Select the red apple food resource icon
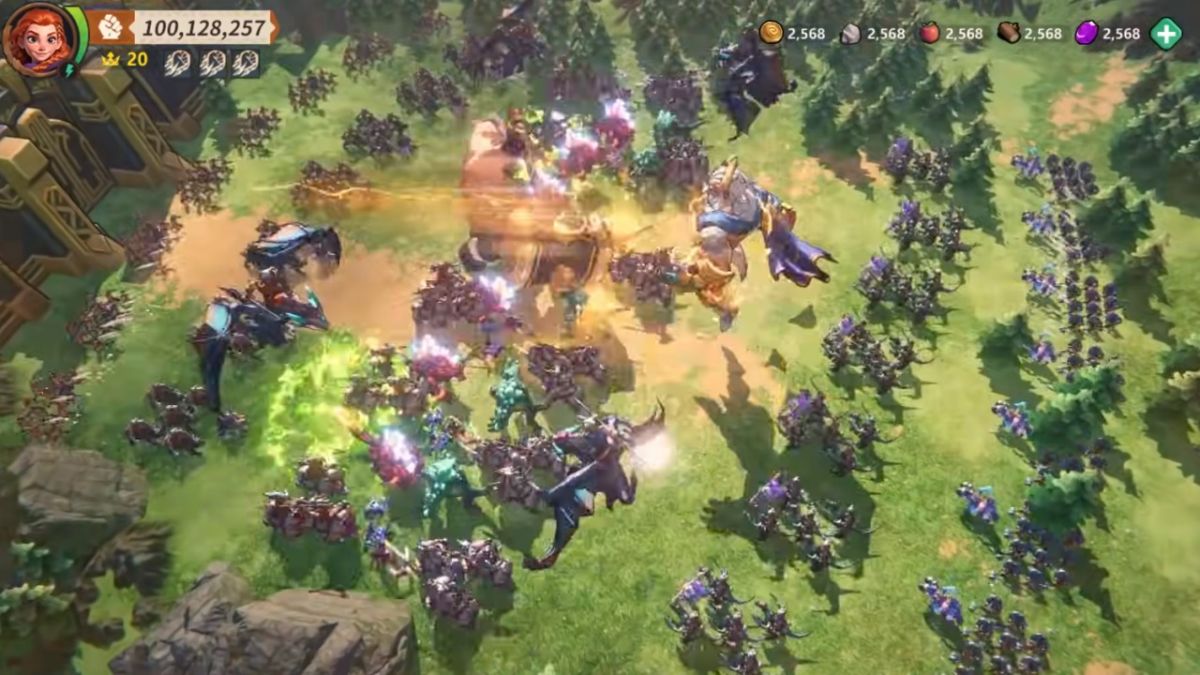 click(x=930, y=33)
